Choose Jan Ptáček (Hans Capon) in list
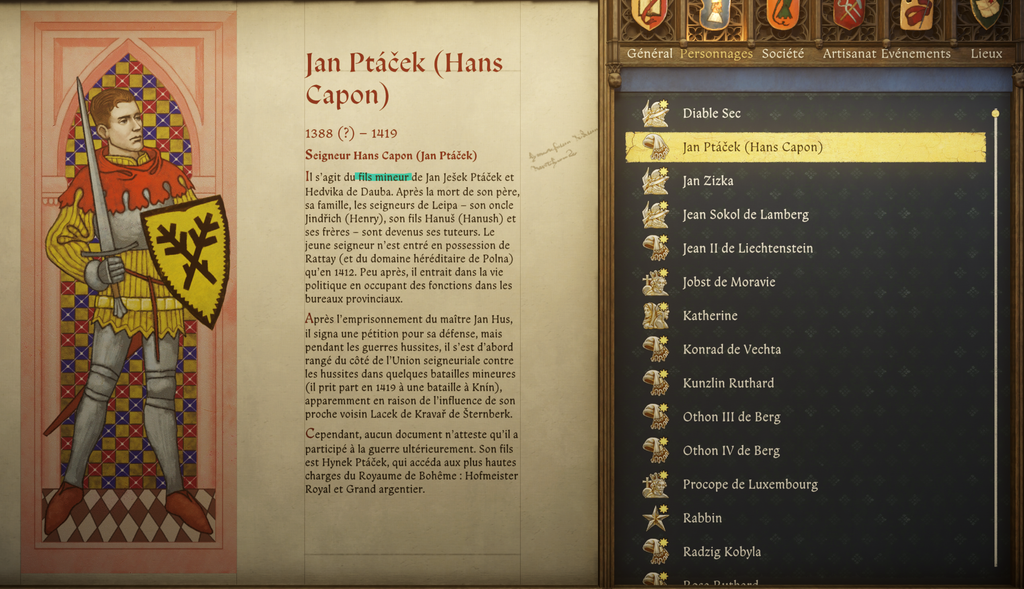This screenshot has height=589, width=1024. 752,147
